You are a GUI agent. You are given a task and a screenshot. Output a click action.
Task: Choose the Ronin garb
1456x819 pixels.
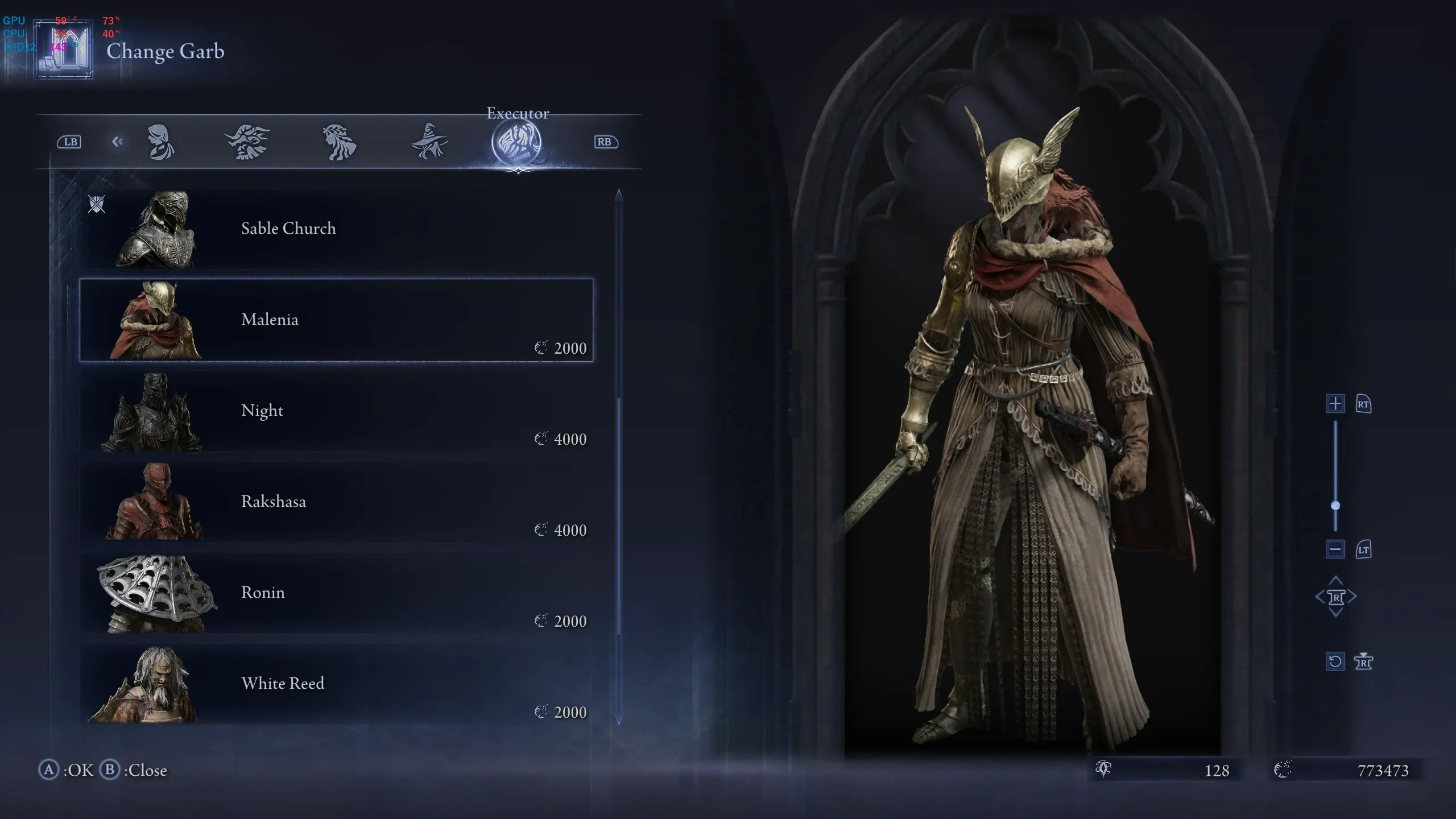(x=336, y=593)
